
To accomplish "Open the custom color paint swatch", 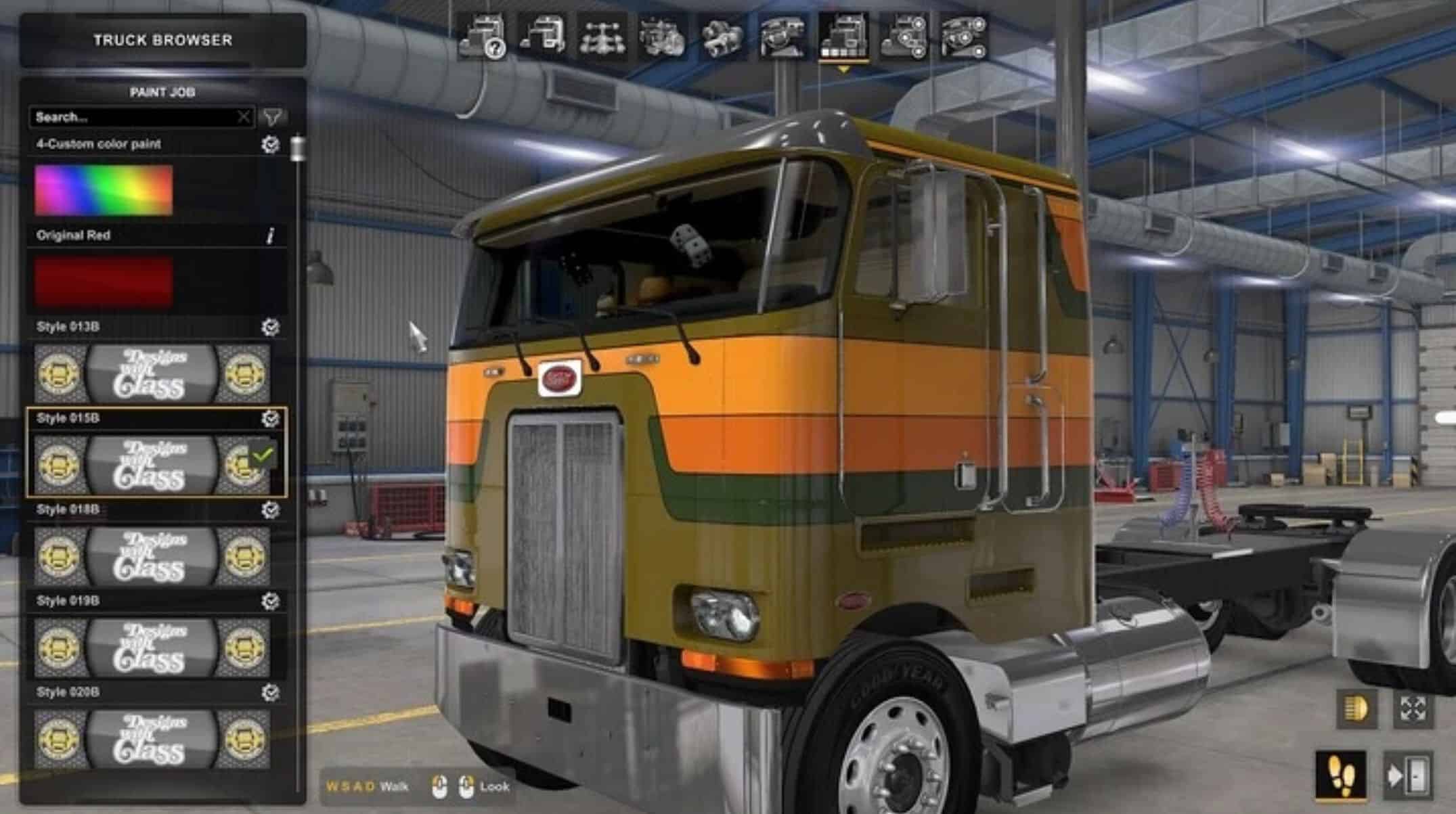I will click(104, 190).
